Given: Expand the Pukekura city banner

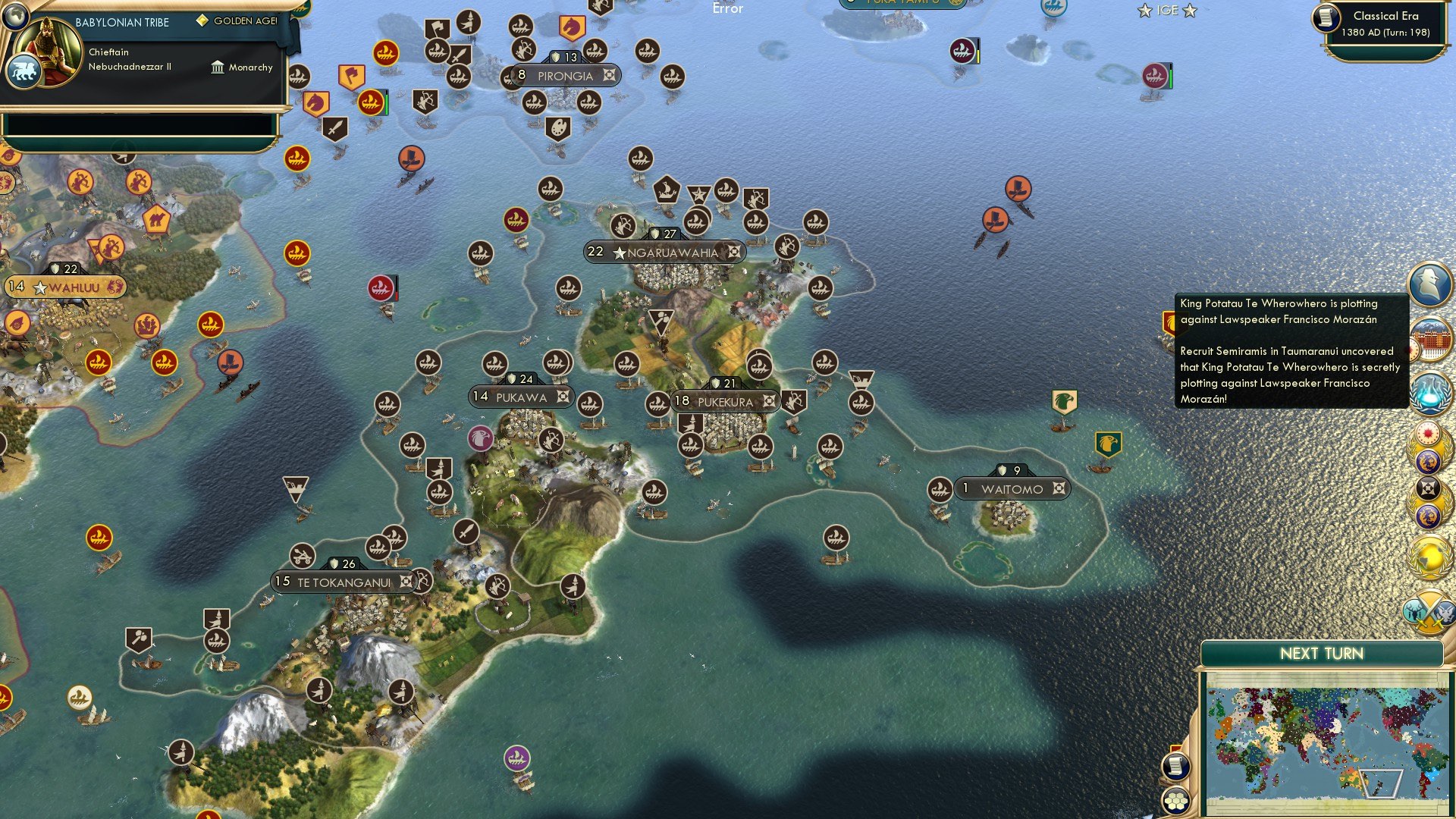Looking at the screenshot, I should tap(724, 402).
